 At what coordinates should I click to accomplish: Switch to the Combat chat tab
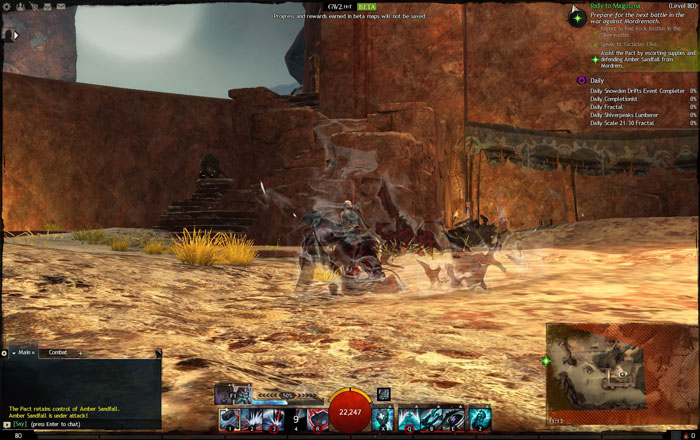[x=58, y=352]
